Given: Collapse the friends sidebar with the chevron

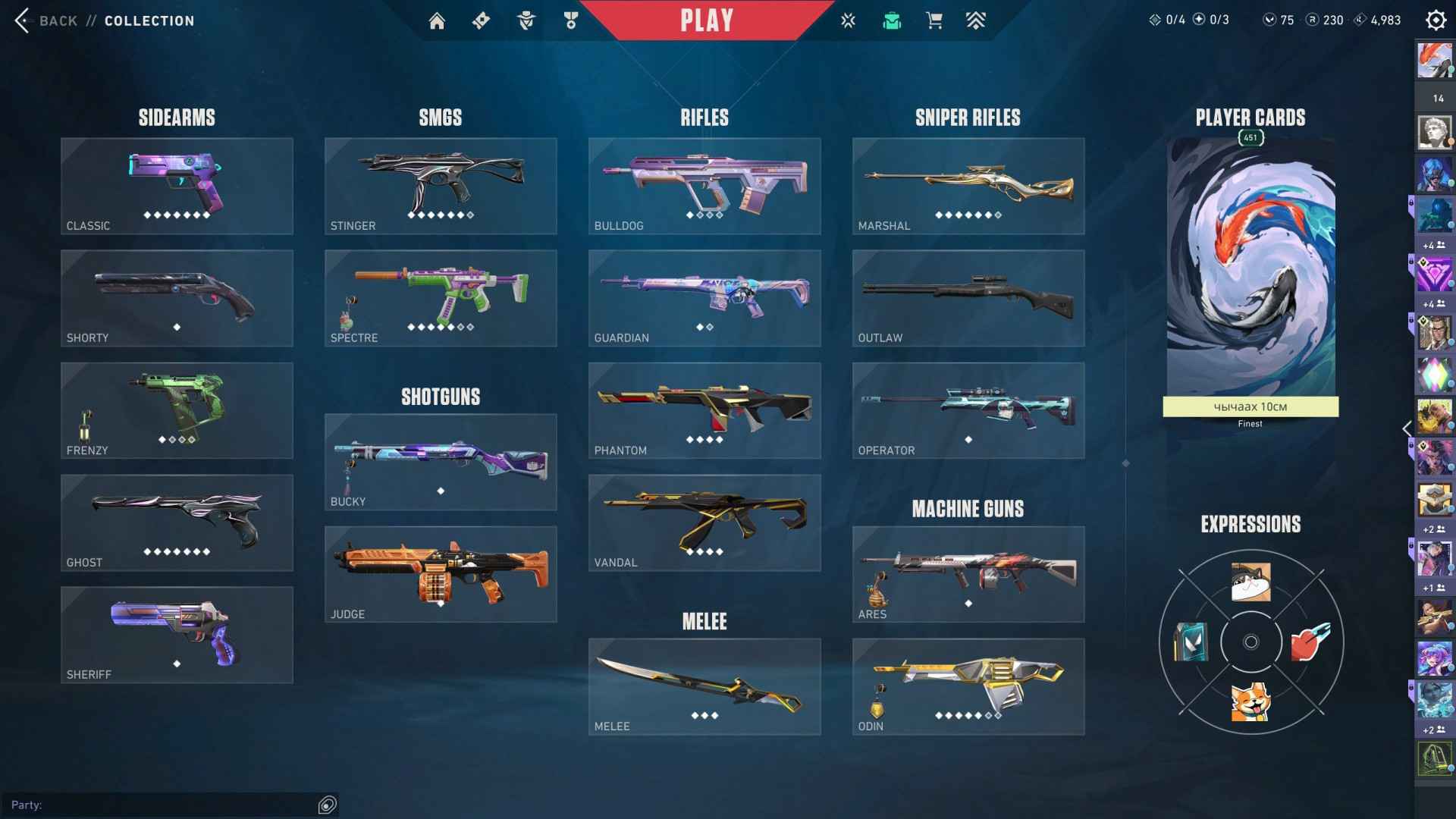Looking at the screenshot, I should [1407, 429].
